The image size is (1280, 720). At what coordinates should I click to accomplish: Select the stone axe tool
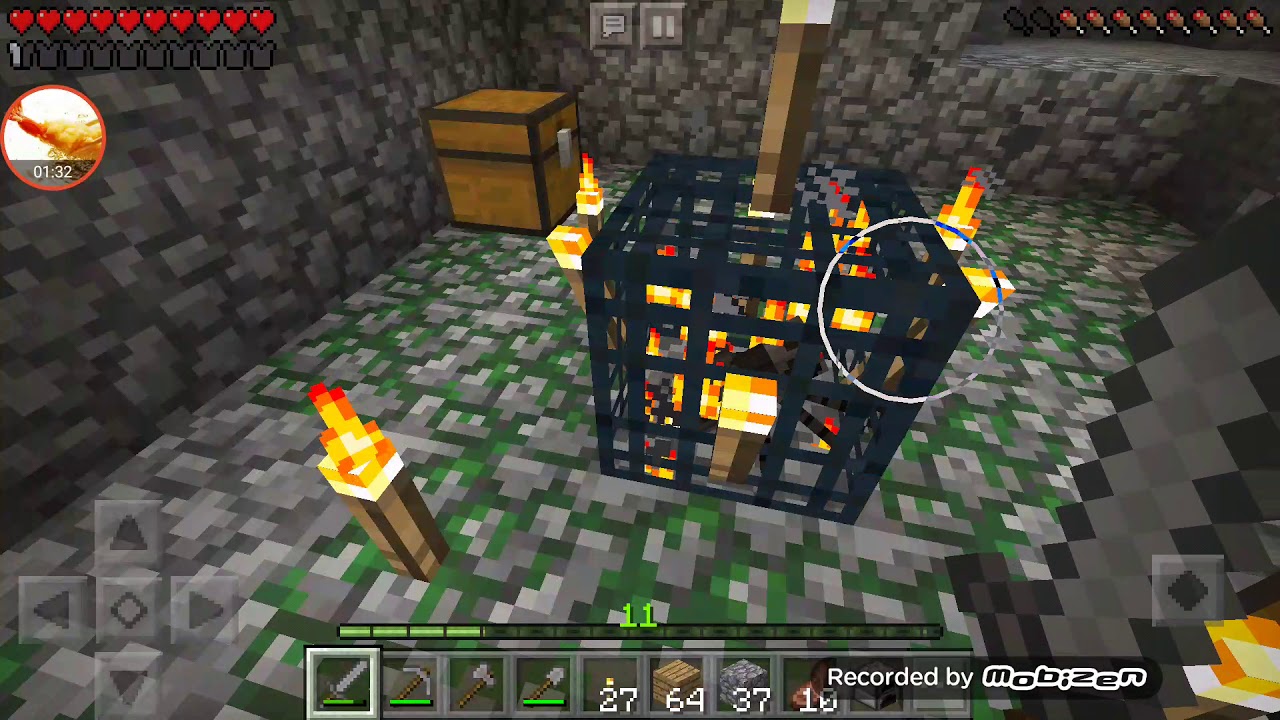[479, 682]
